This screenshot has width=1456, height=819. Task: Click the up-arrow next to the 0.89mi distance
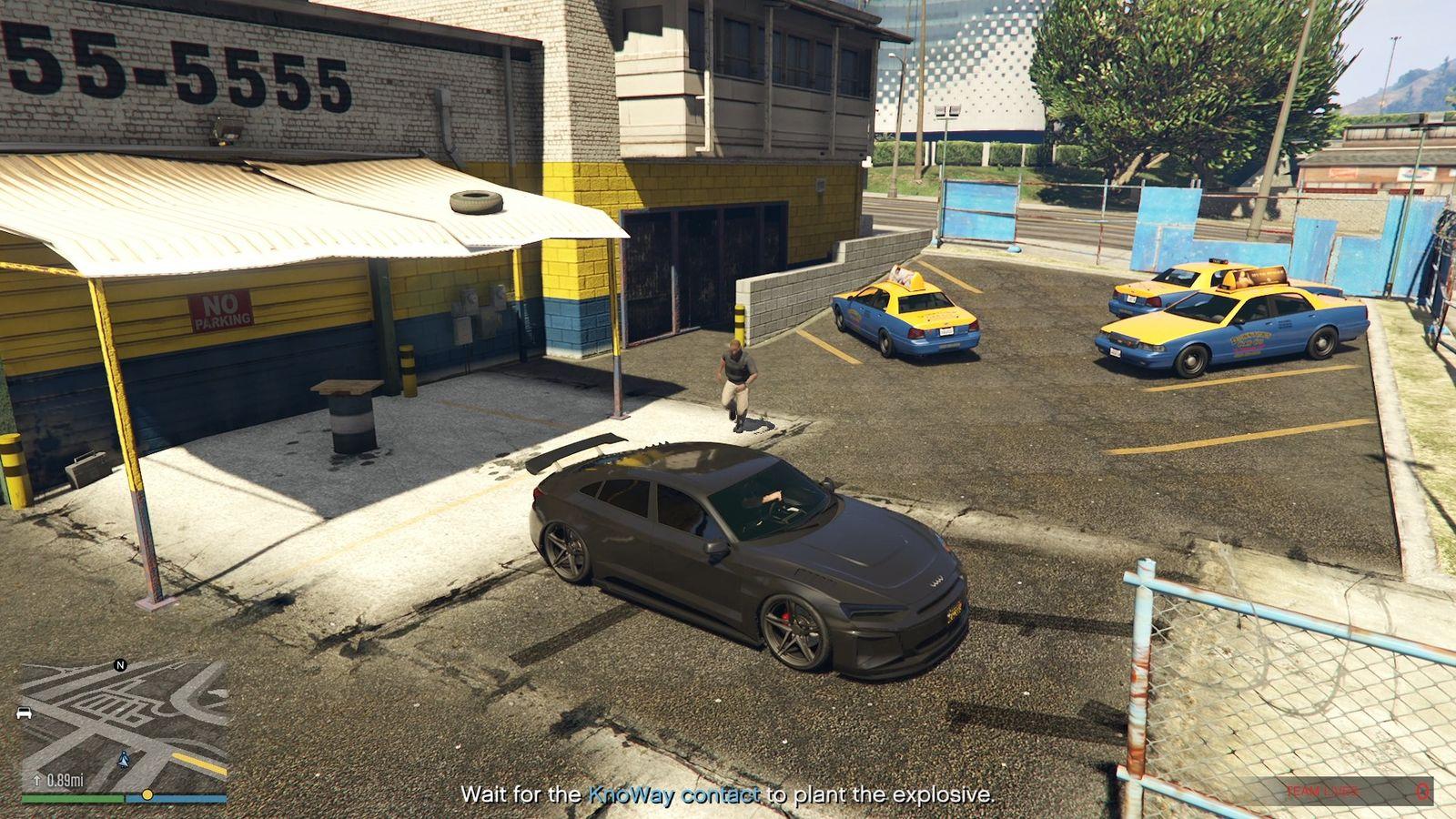click(x=36, y=780)
